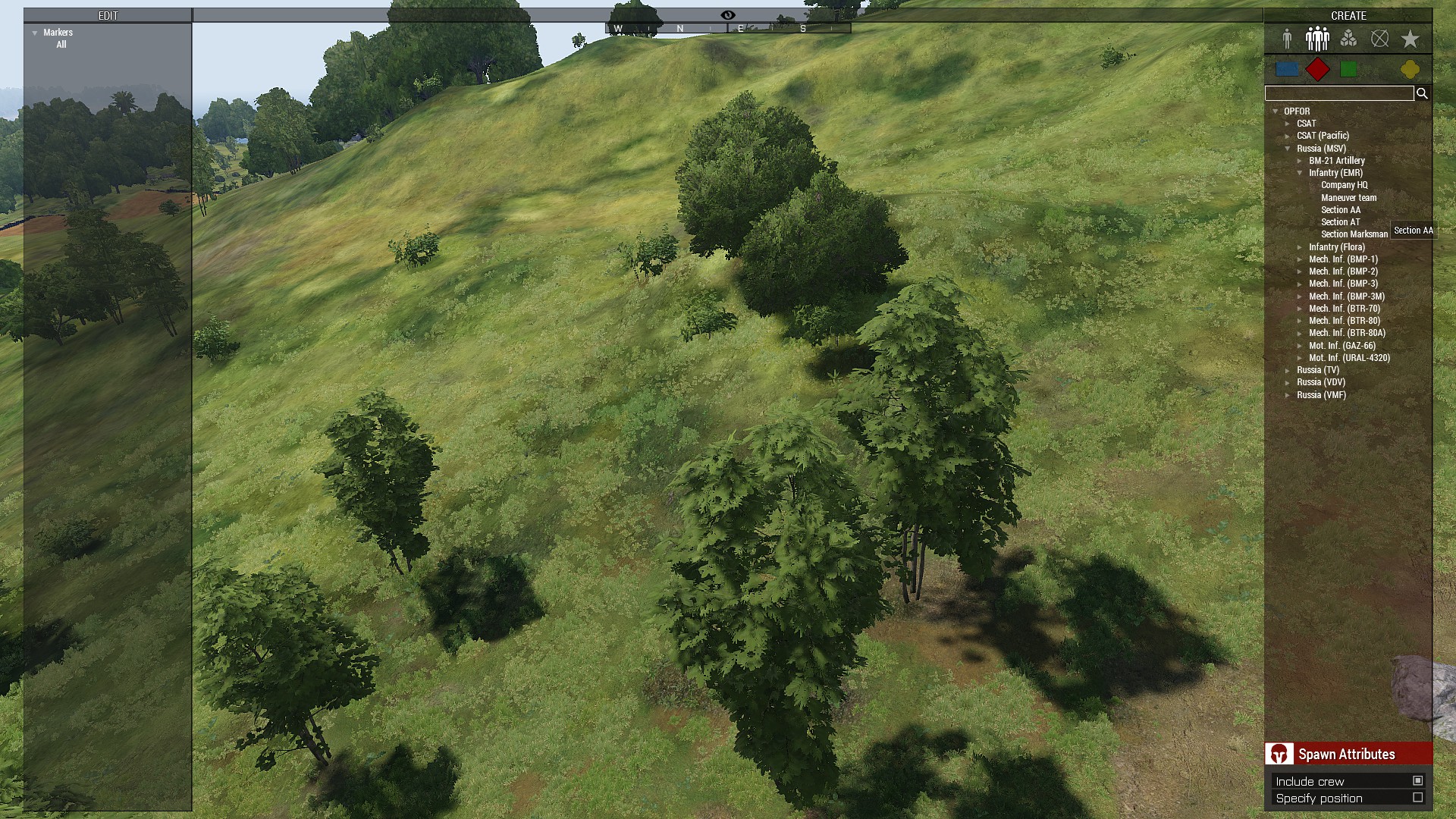The width and height of the screenshot is (1456, 819).
Task: Choose the green Independent side swatch
Action: [1348, 70]
